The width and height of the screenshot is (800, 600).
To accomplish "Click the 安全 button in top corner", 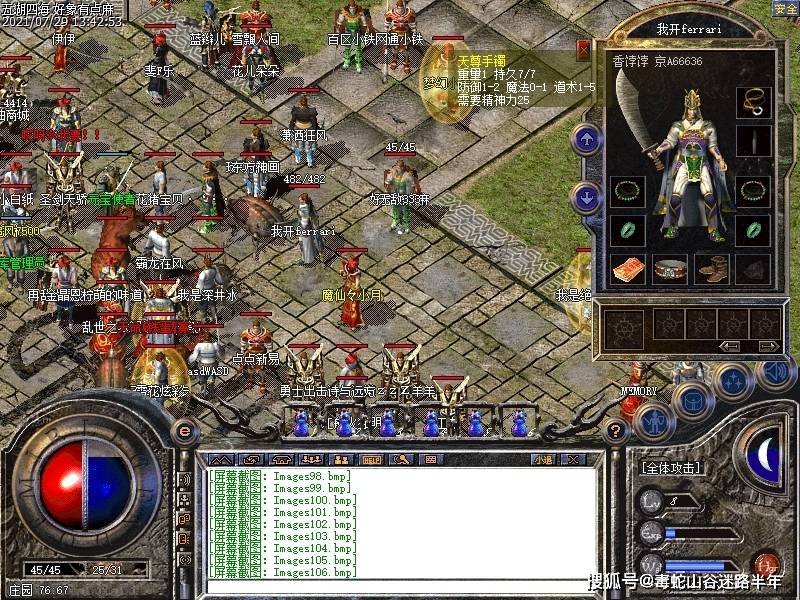I will 785,8.
